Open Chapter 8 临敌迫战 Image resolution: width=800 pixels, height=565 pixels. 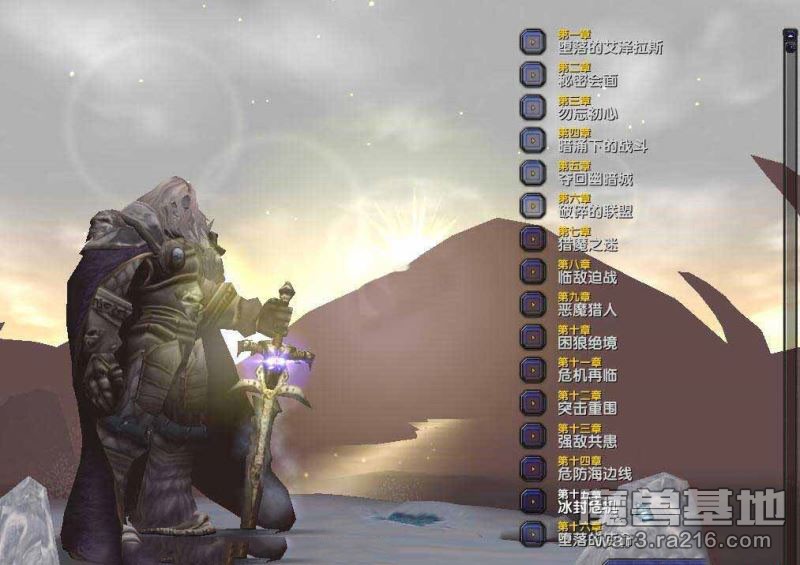[x=534, y=271]
